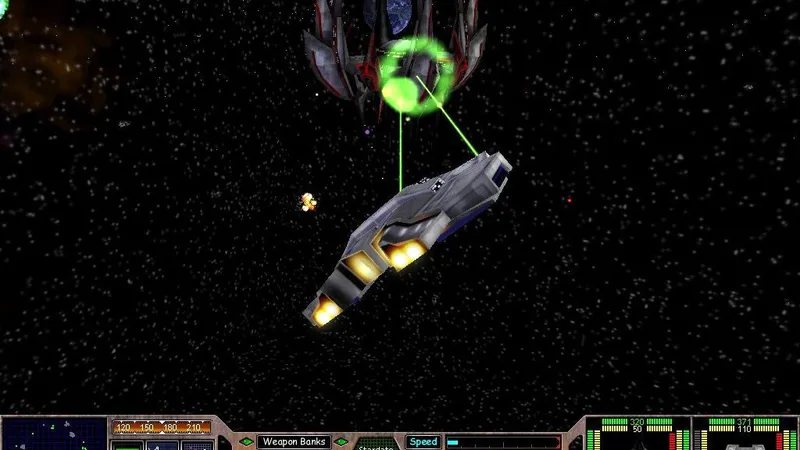This screenshot has width=800, height=450.
Task: Click the green arrow left of Weapon Banks
Action: [245, 441]
